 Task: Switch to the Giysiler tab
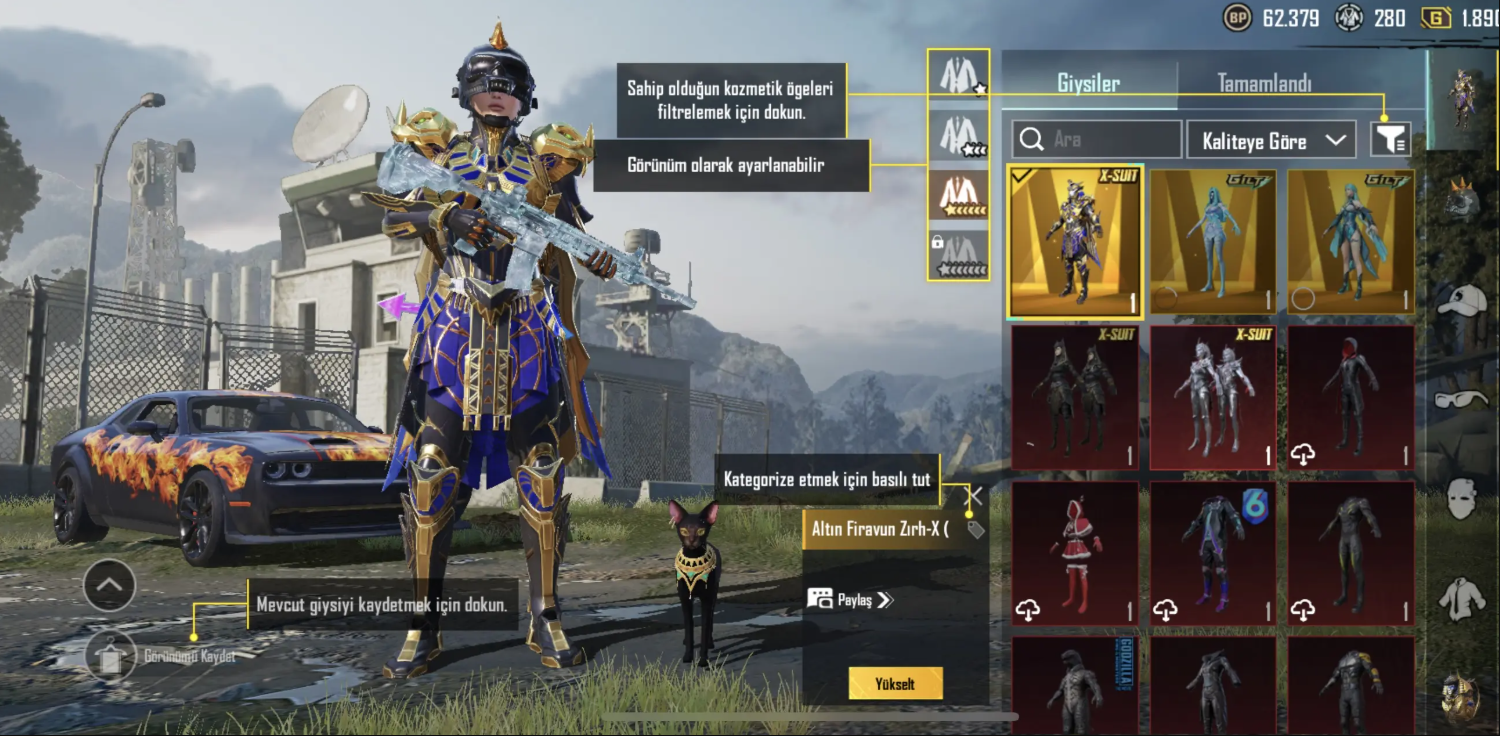click(x=1088, y=84)
